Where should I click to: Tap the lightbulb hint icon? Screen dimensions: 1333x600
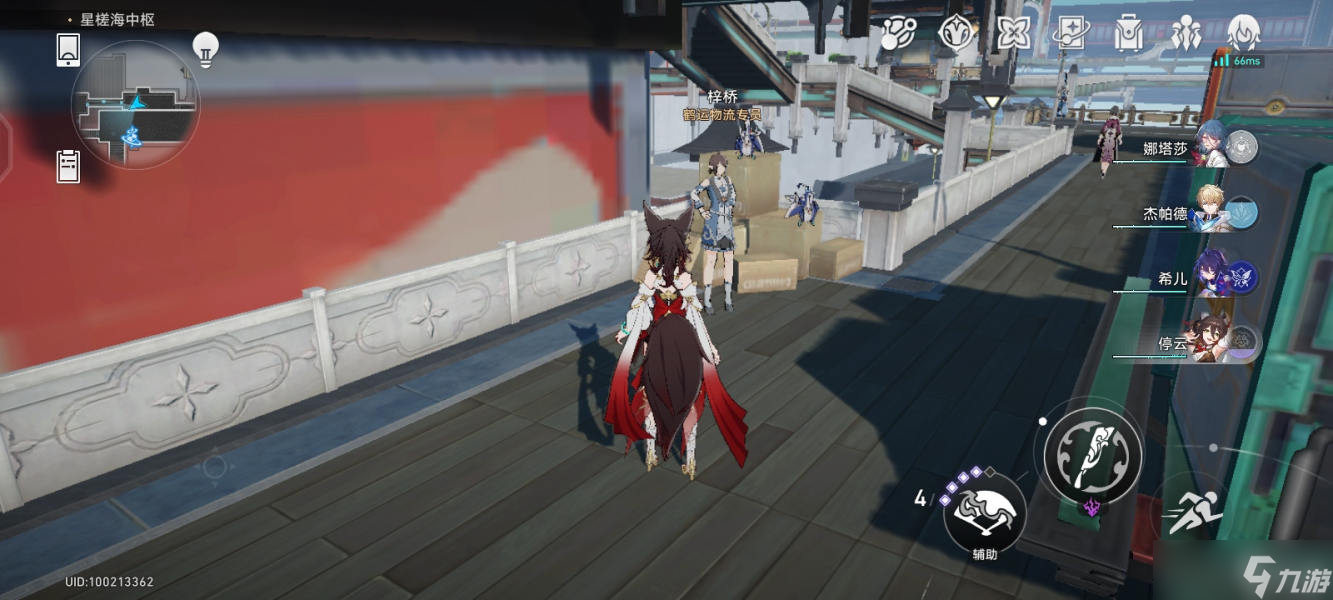tap(205, 49)
